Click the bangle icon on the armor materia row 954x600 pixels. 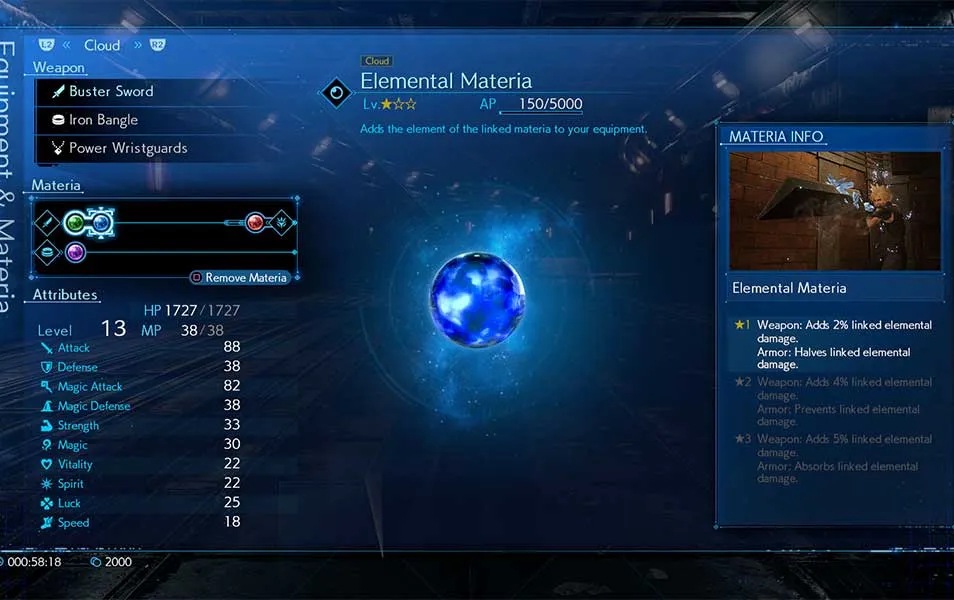(46, 253)
